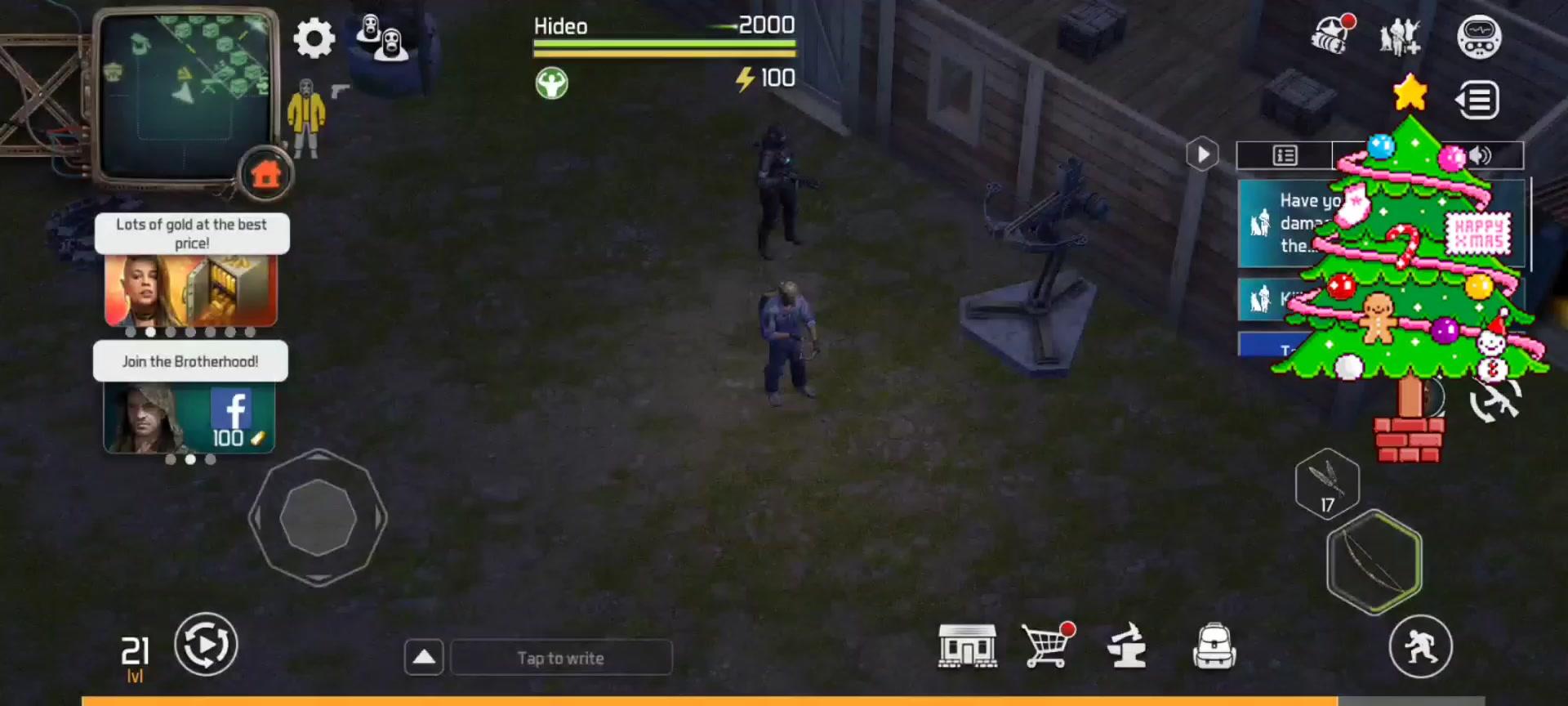Screen dimensions: 1568x706
Task: Activate the sprint run button
Action: (1422, 645)
